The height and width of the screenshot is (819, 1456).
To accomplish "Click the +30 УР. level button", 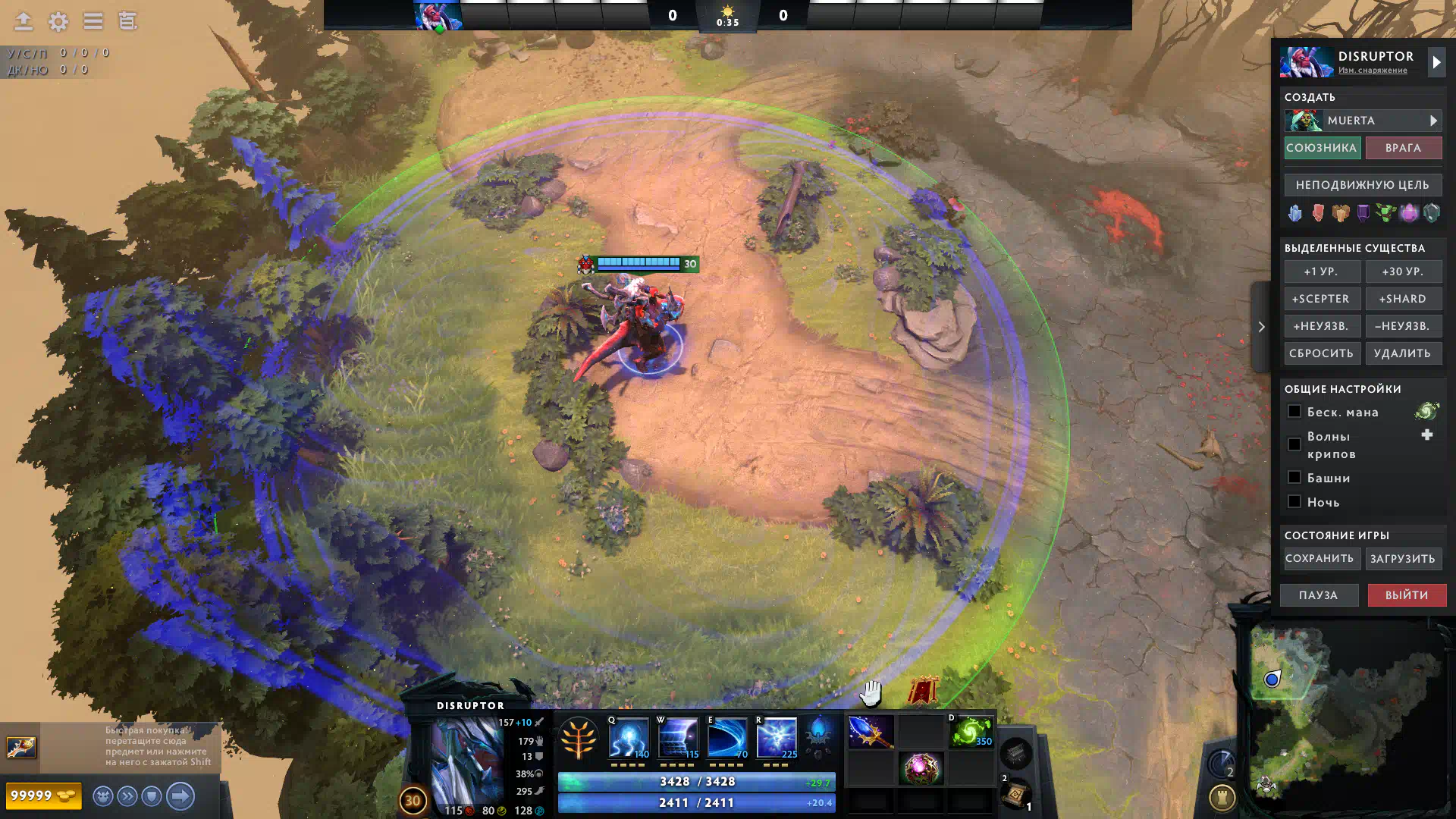I will point(1403,271).
